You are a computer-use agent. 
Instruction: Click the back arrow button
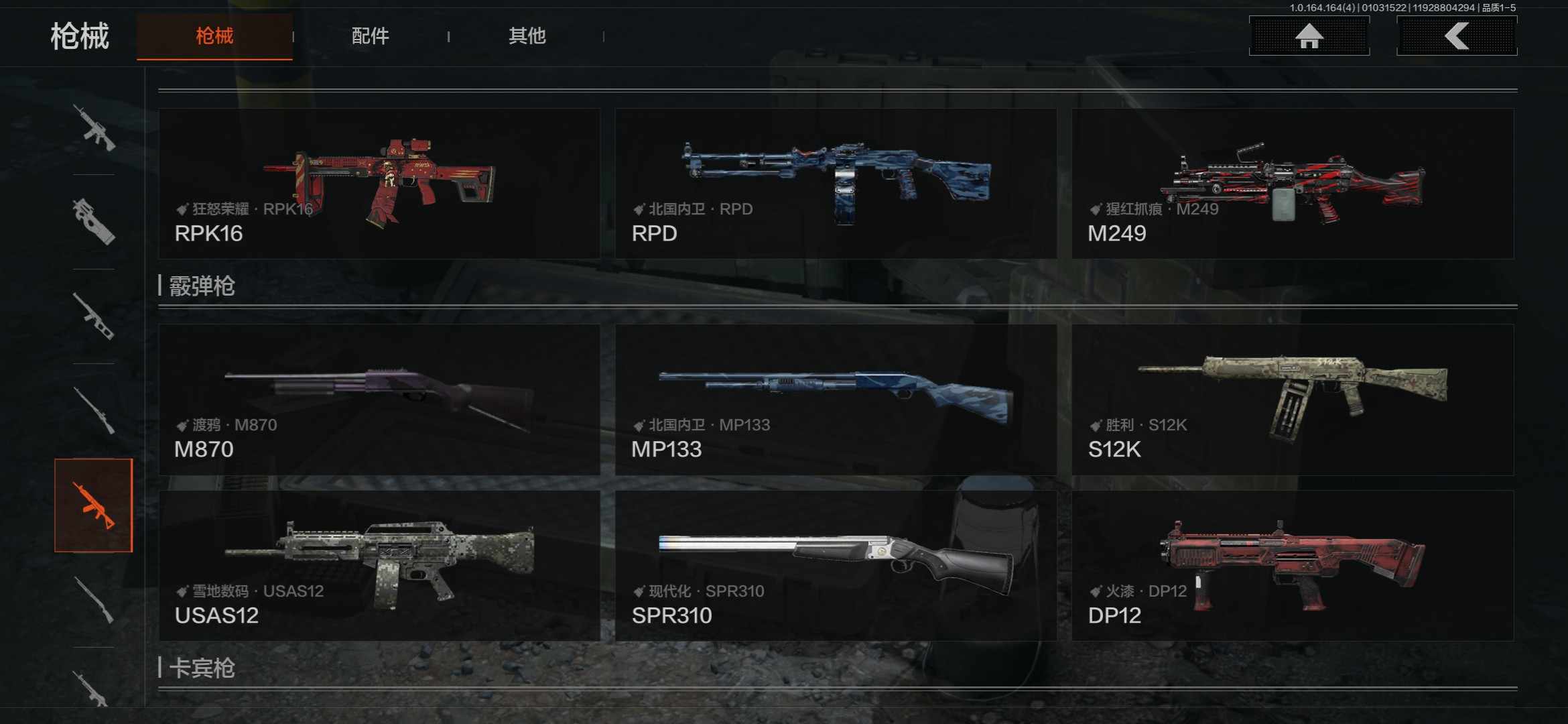pos(1456,36)
